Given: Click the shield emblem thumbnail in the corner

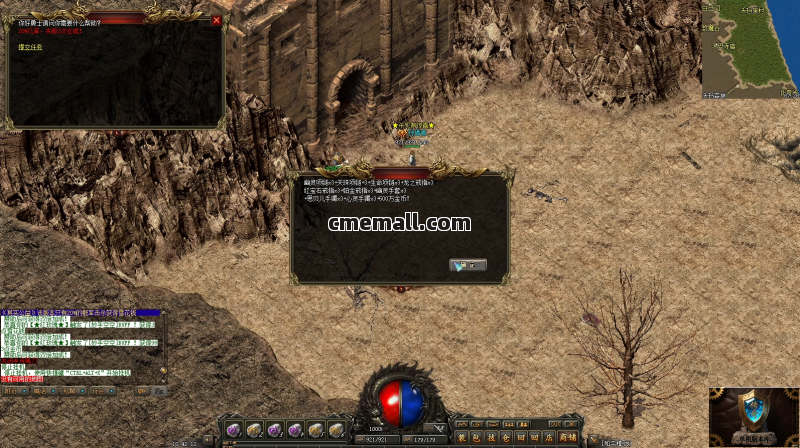Looking at the screenshot, I should 754,417.
